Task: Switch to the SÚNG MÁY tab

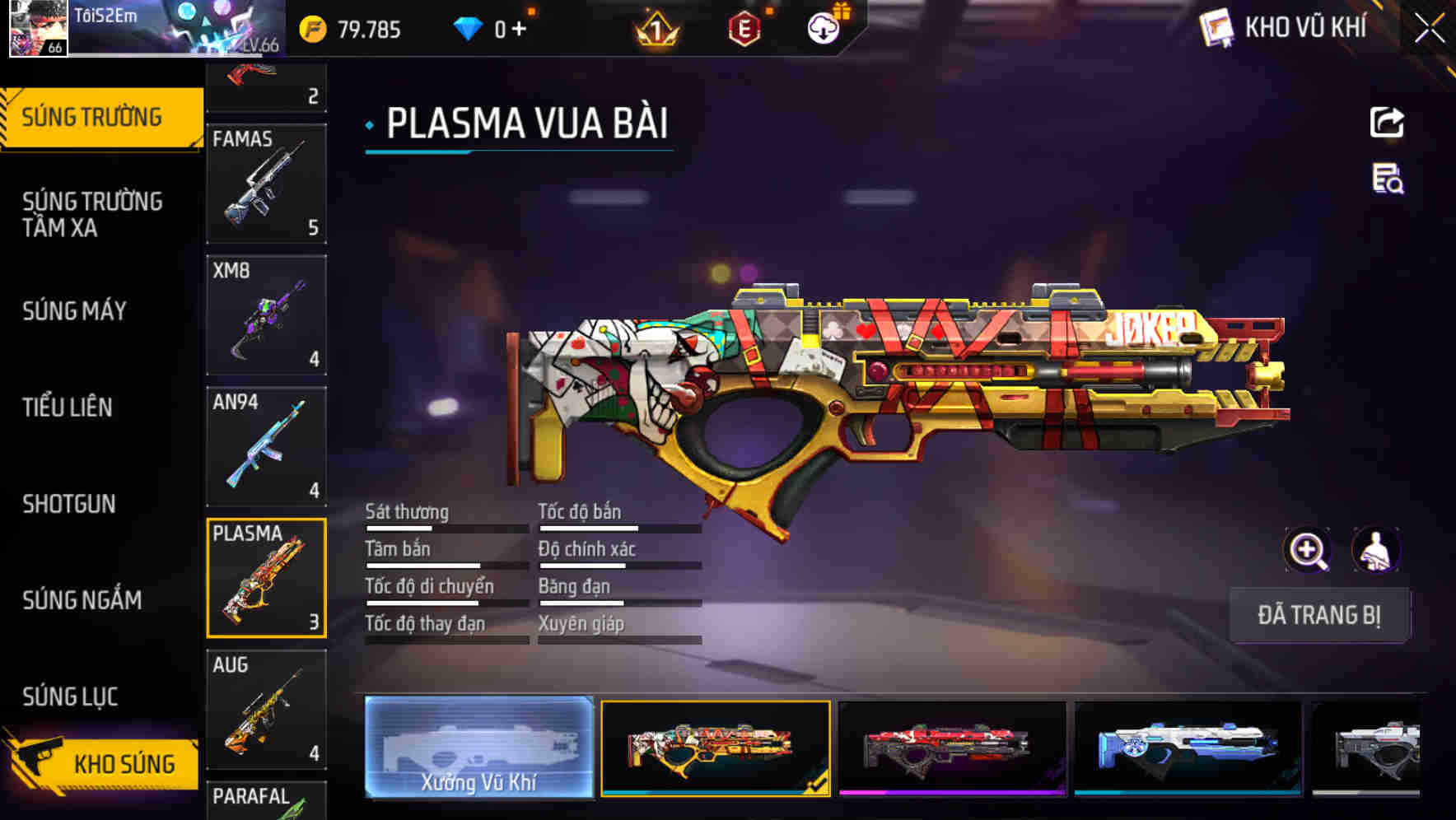Action: [x=73, y=311]
